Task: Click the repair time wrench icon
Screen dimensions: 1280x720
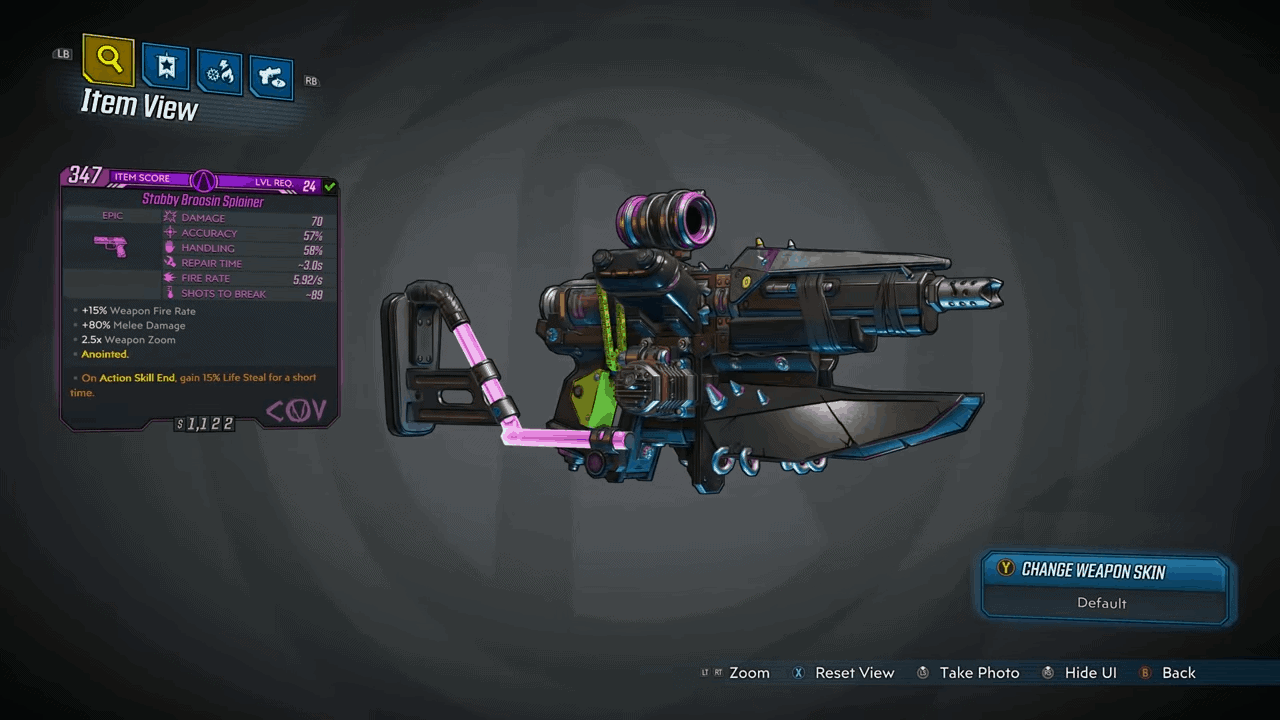Action: click(x=172, y=263)
